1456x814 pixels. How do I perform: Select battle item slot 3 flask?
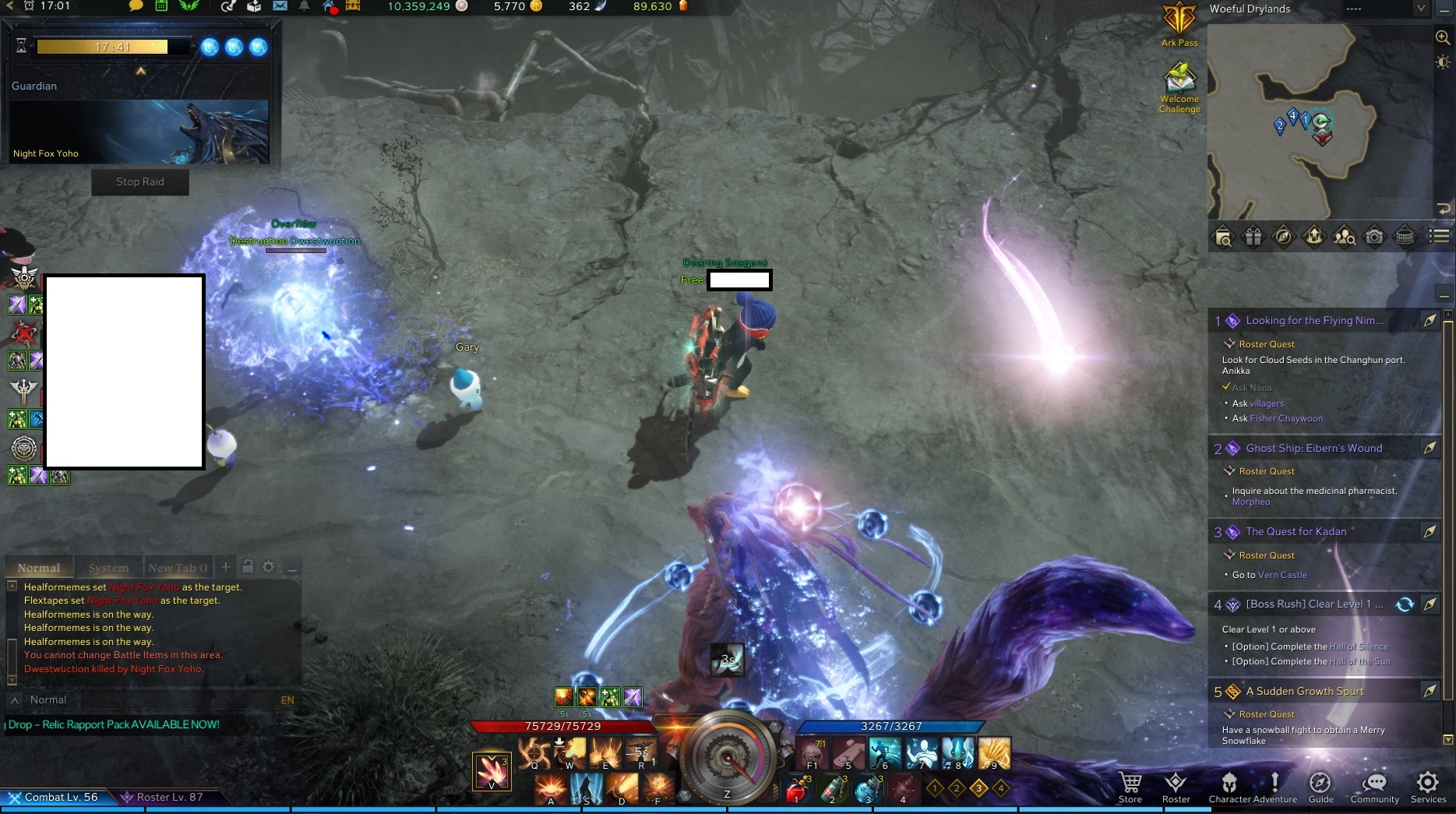868,788
